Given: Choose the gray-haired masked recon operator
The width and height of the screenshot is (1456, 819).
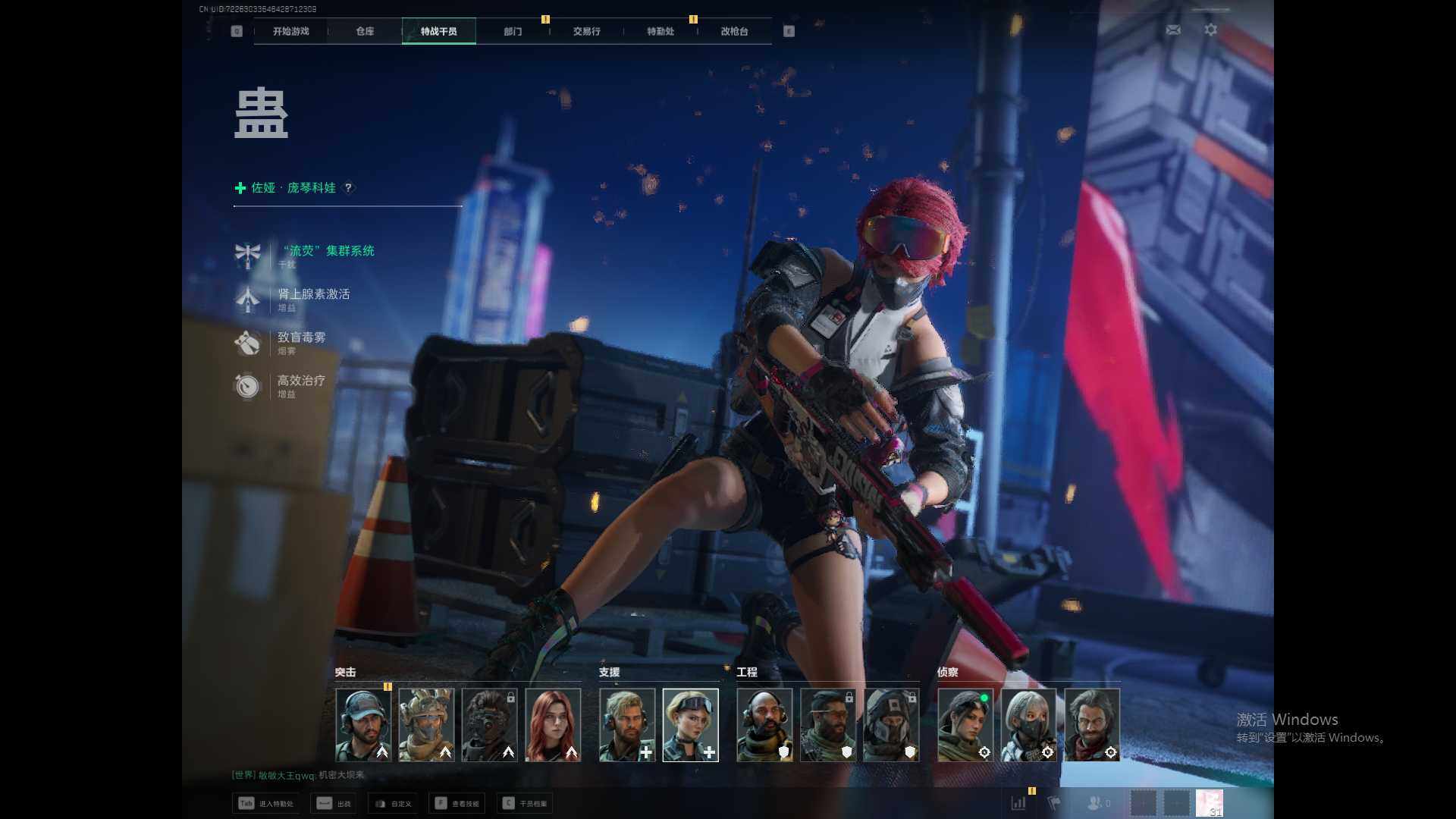Looking at the screenshot, I should (x=1028, y=724).
